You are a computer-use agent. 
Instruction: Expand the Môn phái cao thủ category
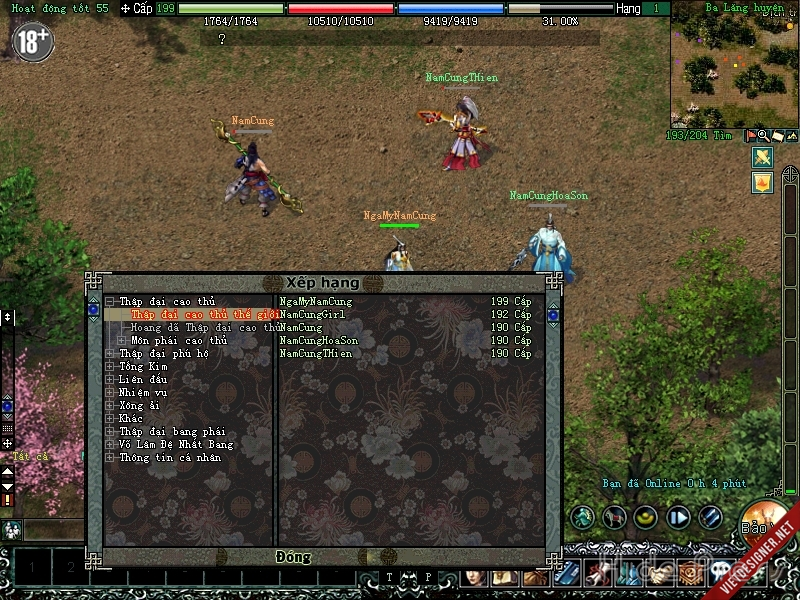[x=122, y=340]
